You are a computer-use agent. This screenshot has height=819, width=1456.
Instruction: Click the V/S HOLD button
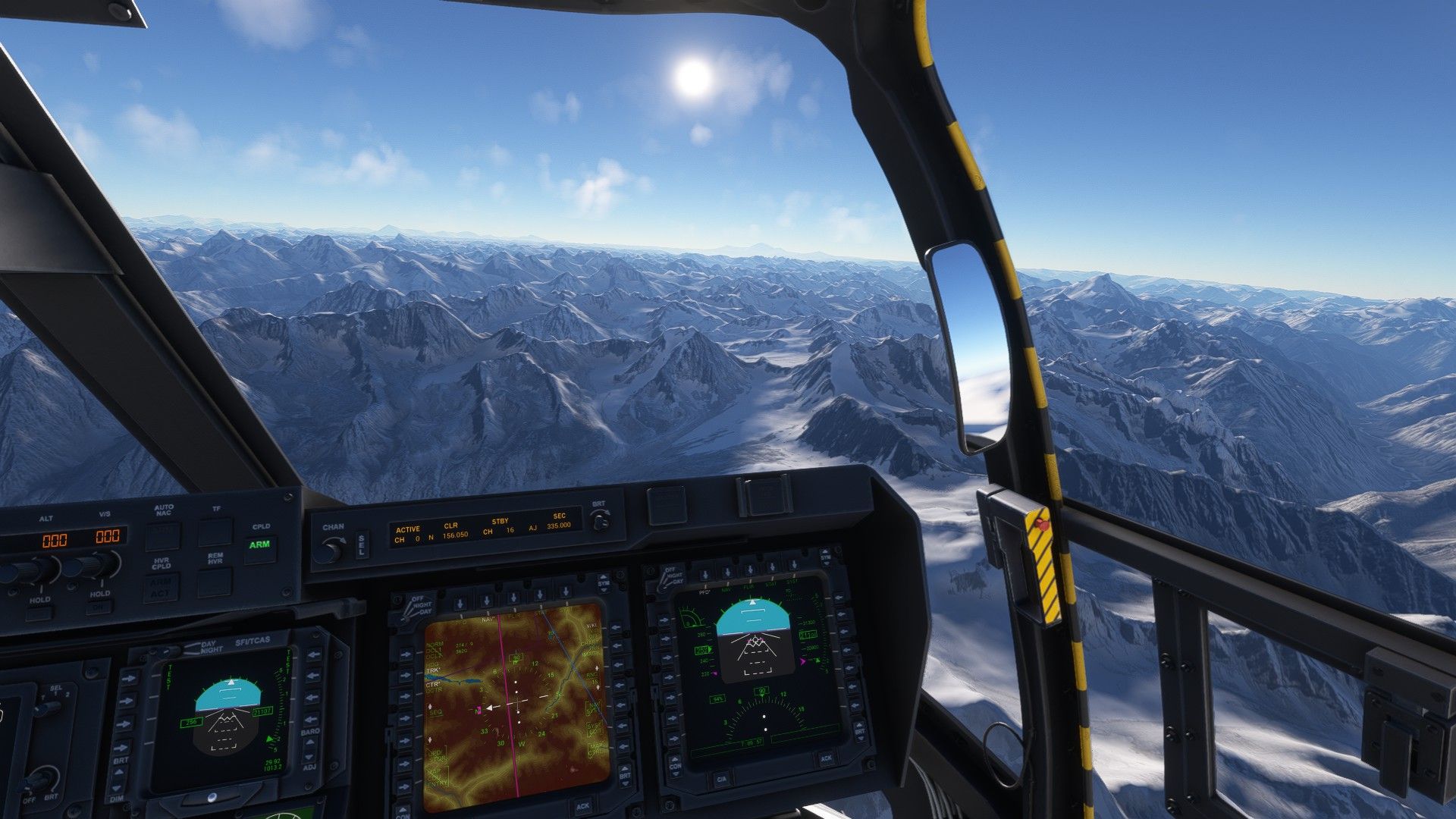pos(99,606)
